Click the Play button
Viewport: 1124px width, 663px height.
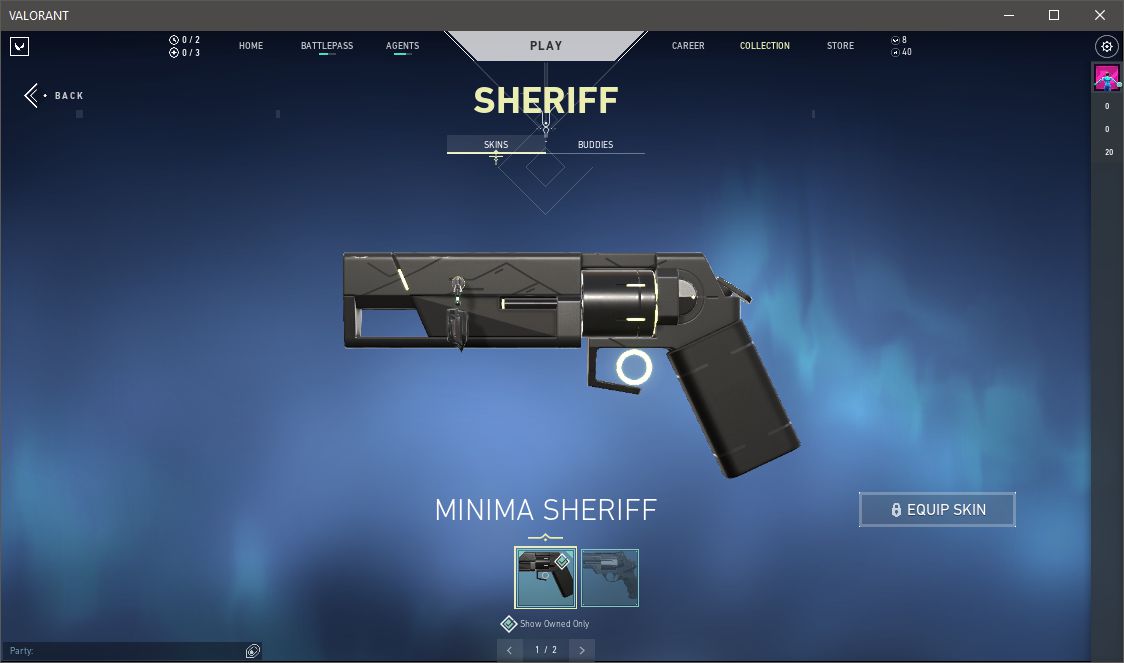pyautogui.click(x=546, y=45)
